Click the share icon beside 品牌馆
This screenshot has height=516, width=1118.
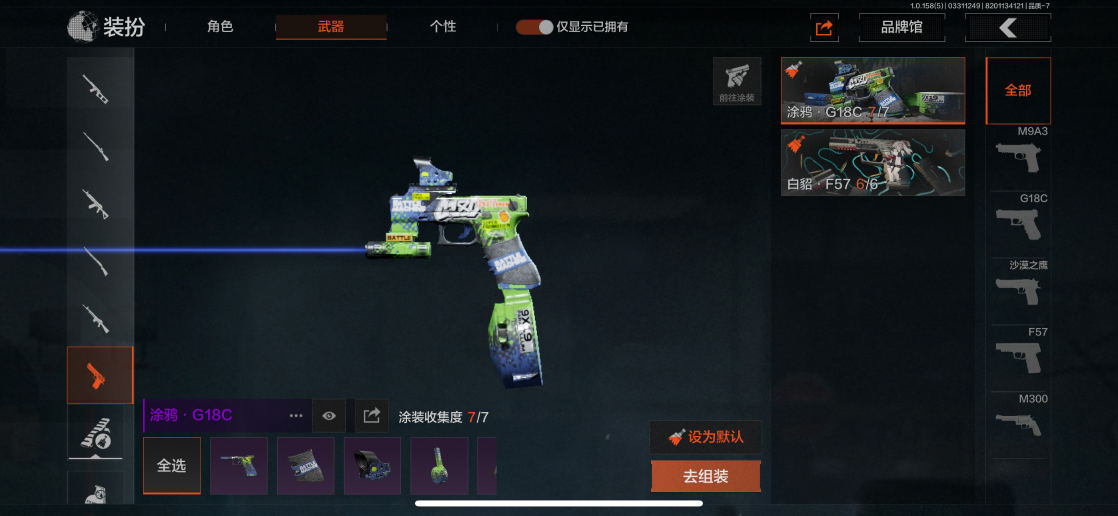point(824,28)
